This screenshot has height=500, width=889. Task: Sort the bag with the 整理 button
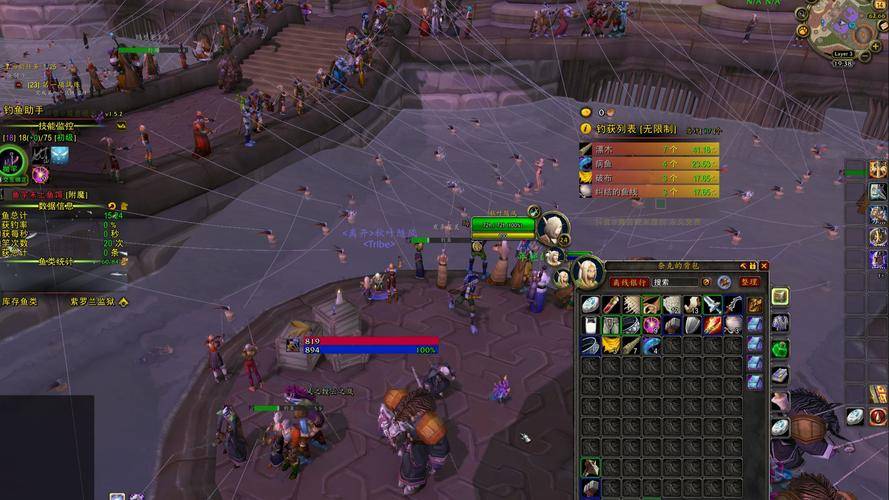pos(750,282)
